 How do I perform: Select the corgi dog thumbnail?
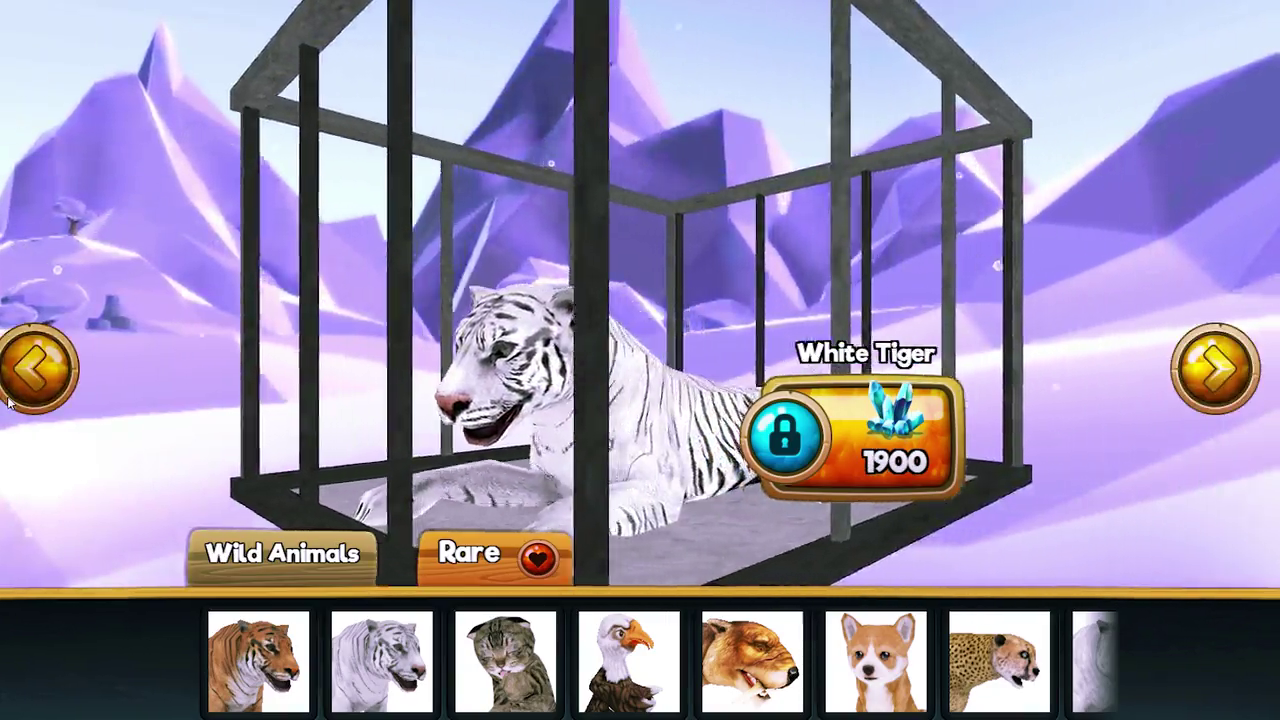[x=875, y=660]
